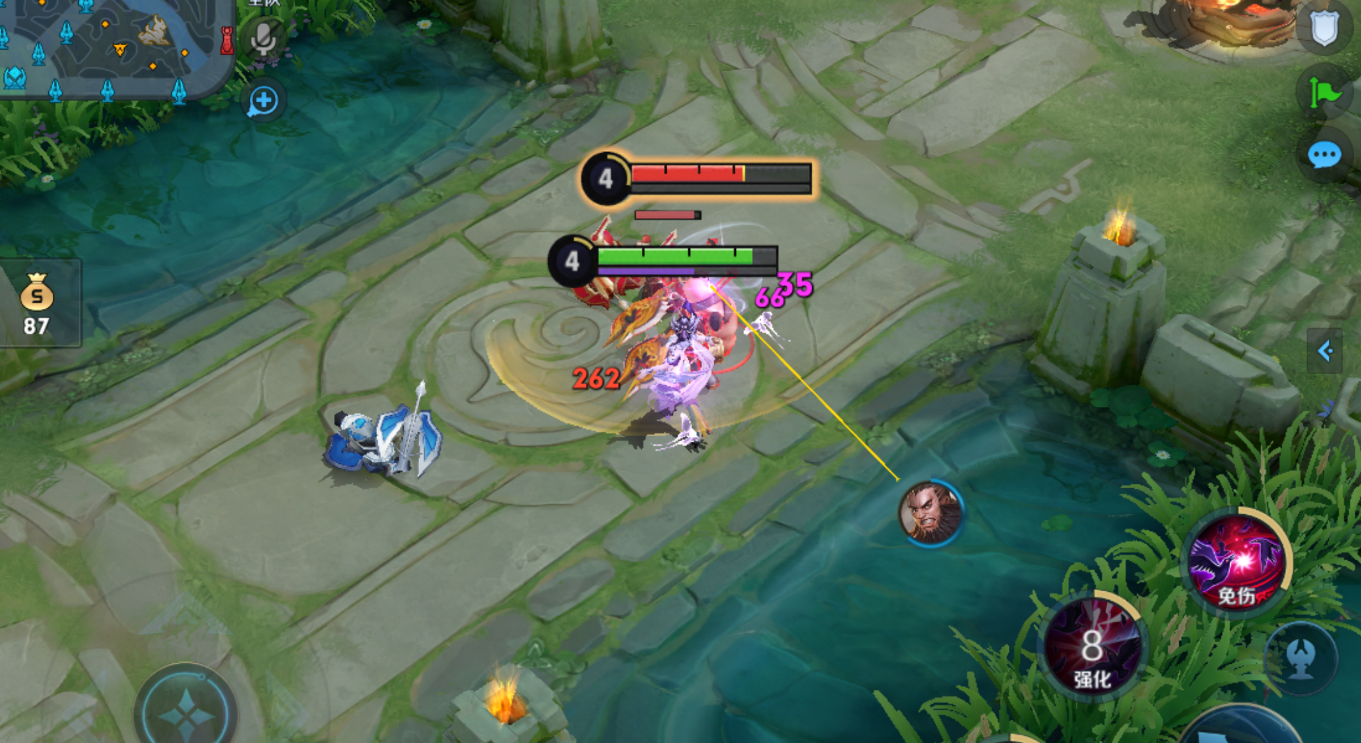The width and height of the screenshot is (1361, 743).
Task: Expand the side panel with the blue arrow
Action: [1325, 351]
